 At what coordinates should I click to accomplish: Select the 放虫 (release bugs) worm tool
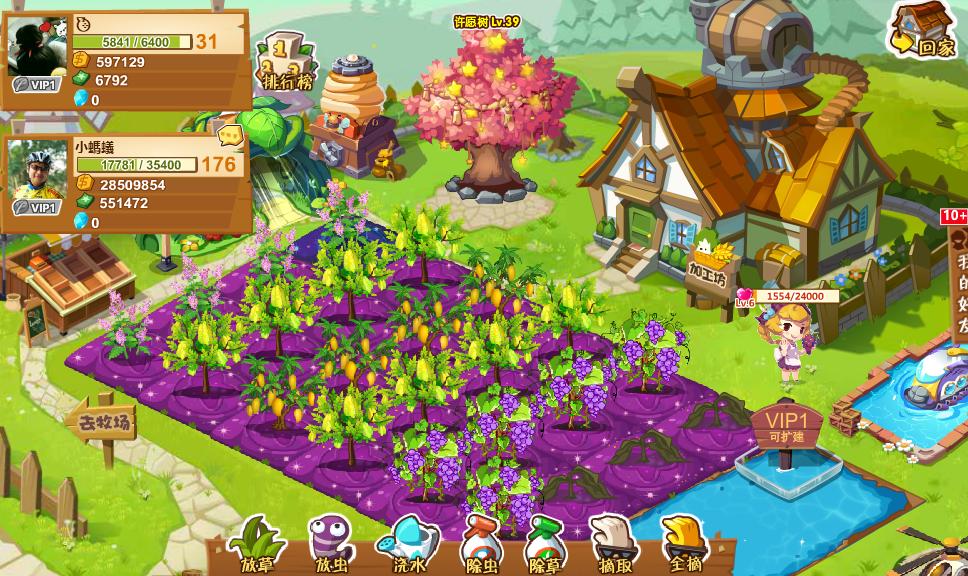[x=329, y=543]
